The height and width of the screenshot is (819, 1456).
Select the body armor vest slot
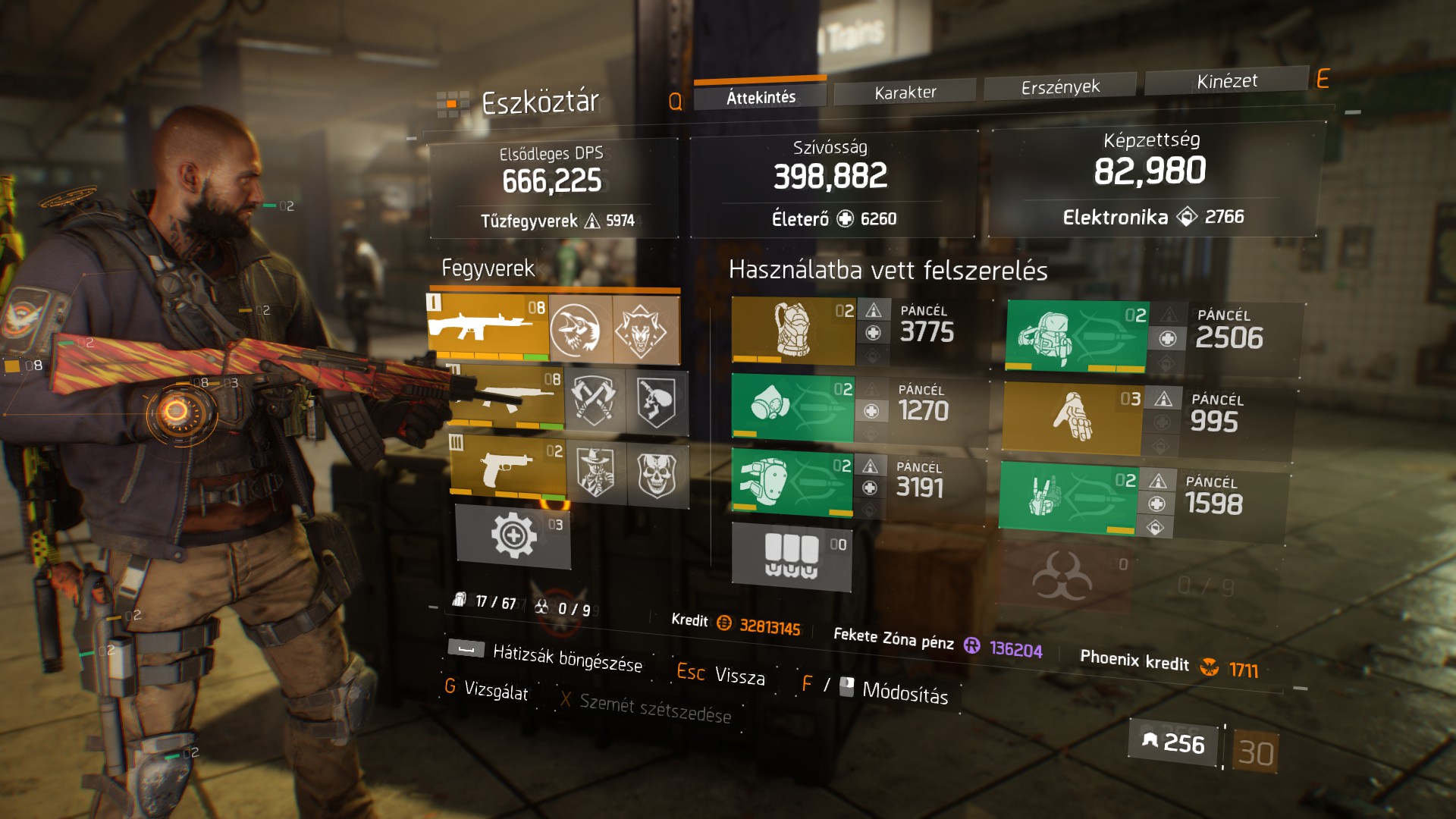(x=792, y=330)
